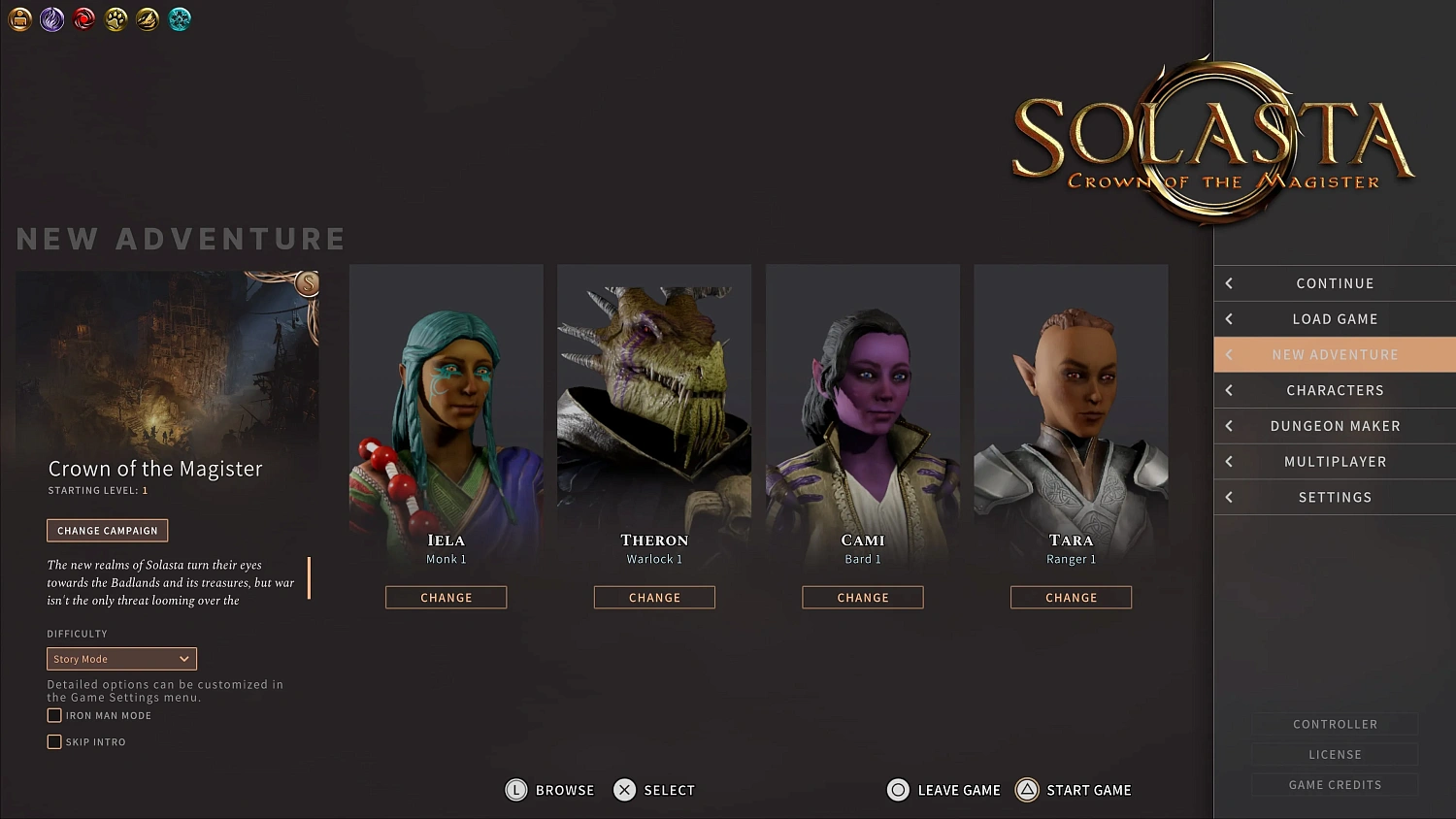Select the purple flame DLC icon

51,19
